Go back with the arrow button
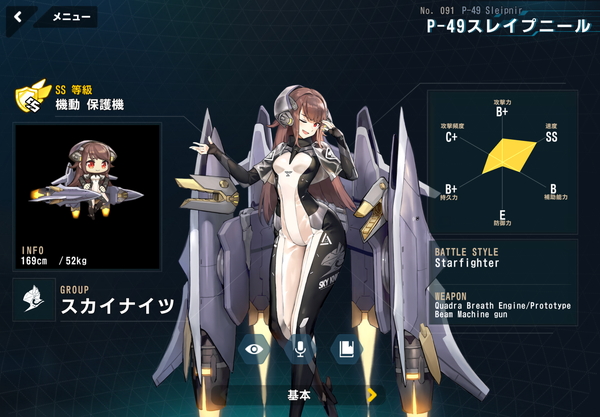The height and width of the screenshot is (417, 600). coord(18,16)
